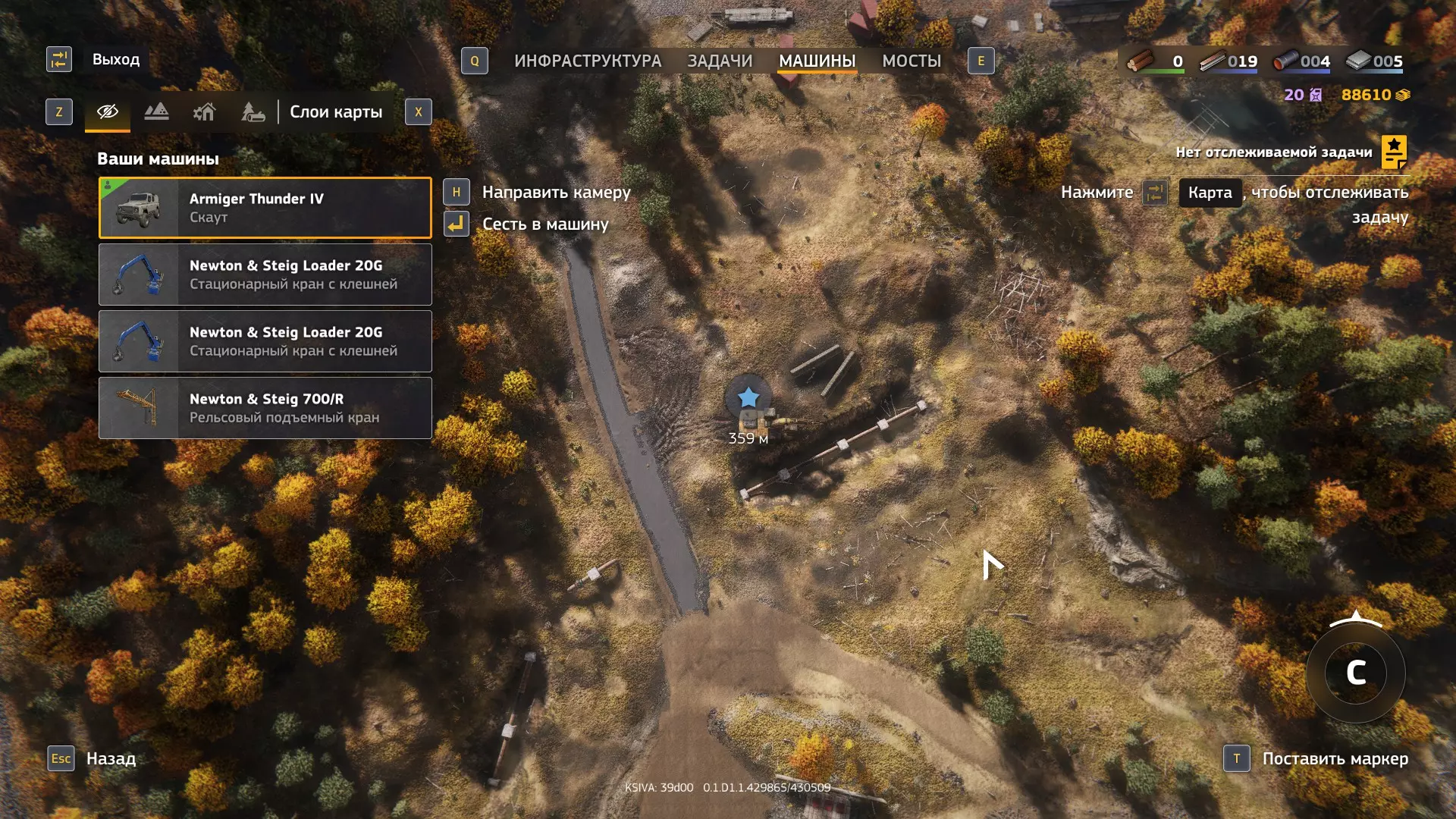Select Armiger Thunder IV scout vehicle
The width and height of the screenshot is (1456, 819).
(265, 208)
